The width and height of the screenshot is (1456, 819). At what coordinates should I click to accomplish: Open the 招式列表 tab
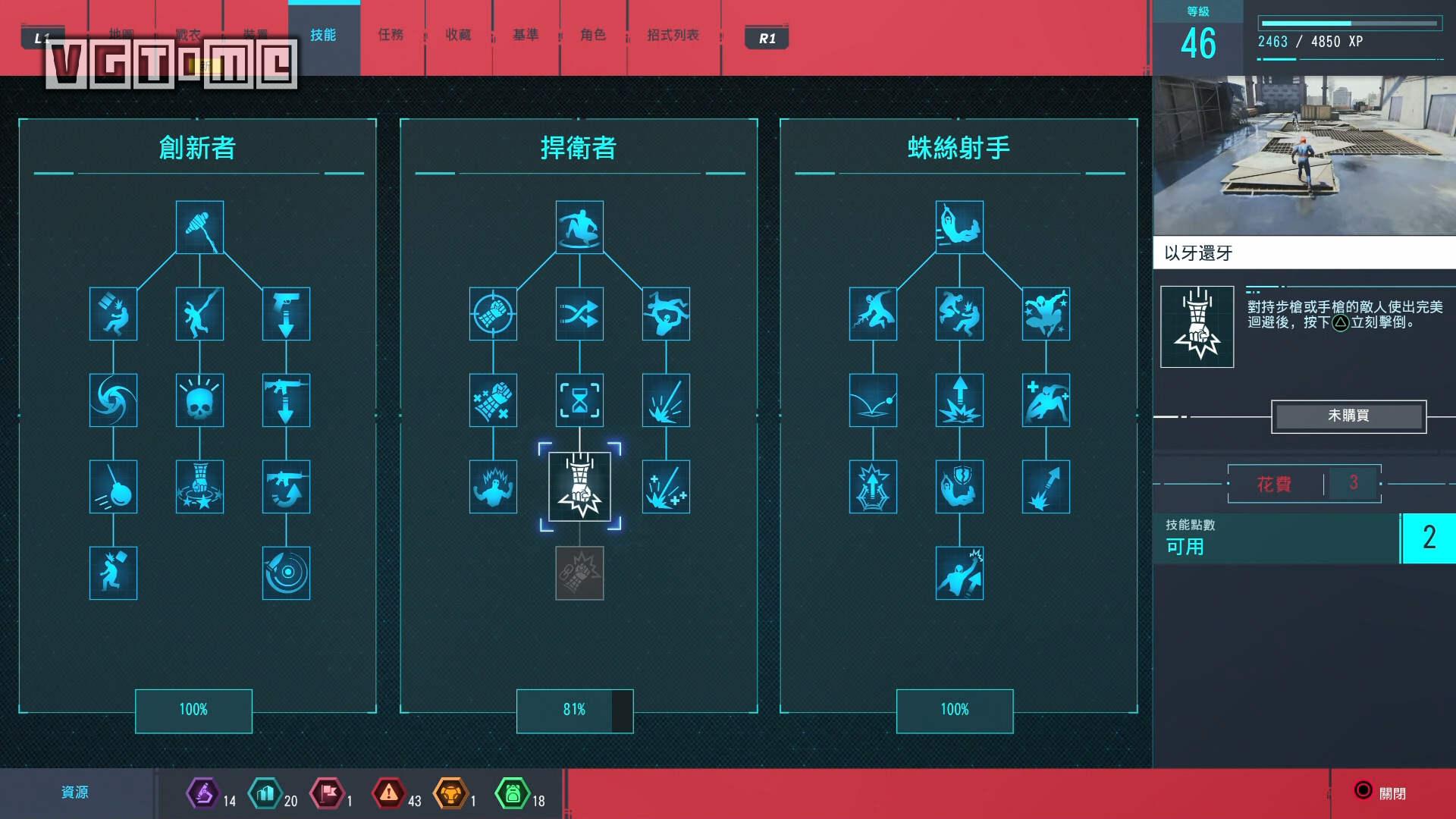(673, 35)
